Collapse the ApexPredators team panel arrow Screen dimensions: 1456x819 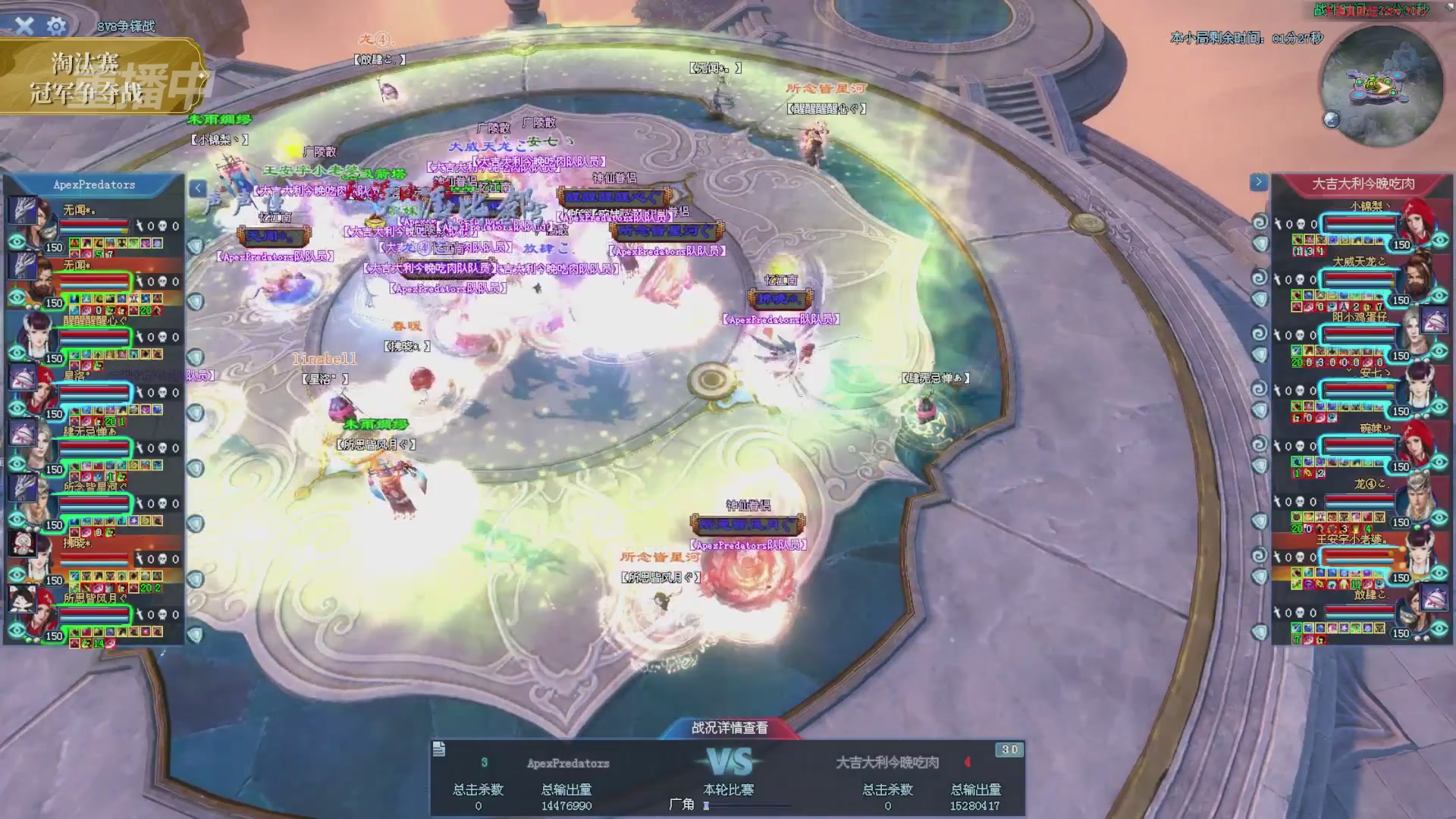(x=197, y=188)
